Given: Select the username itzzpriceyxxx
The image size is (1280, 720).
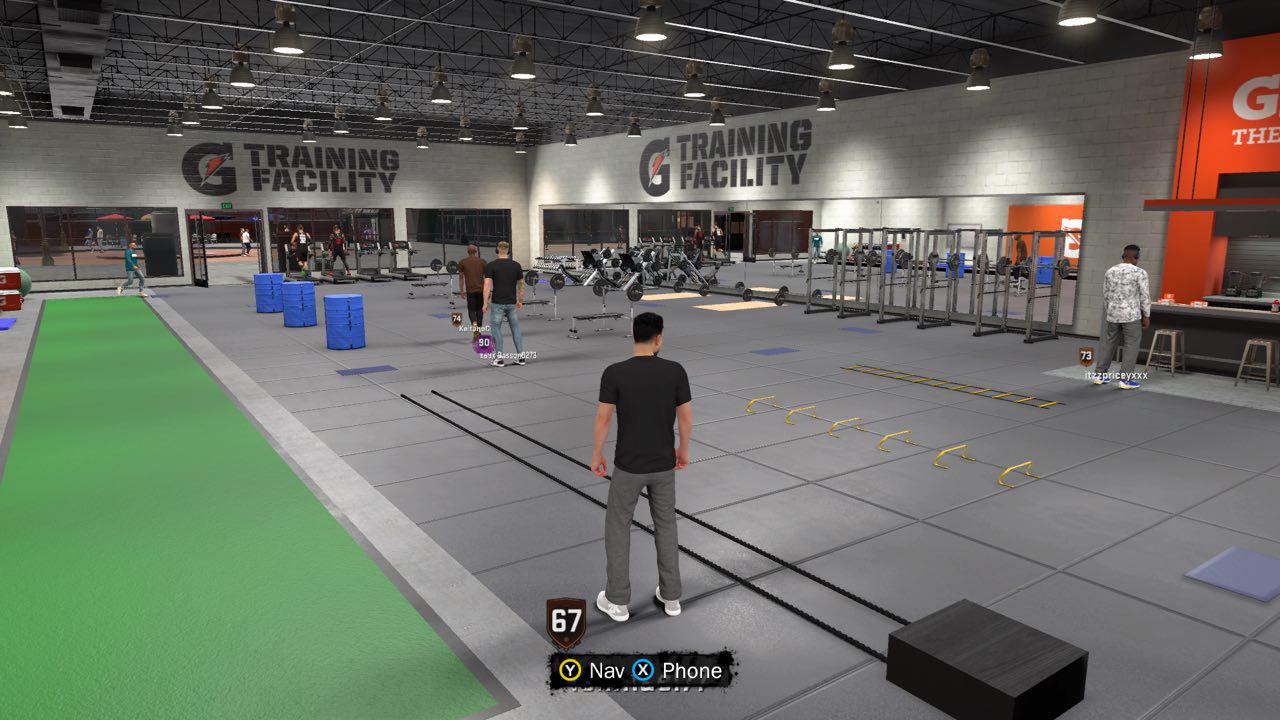Looking at the screenshot, I should 1115,374.
